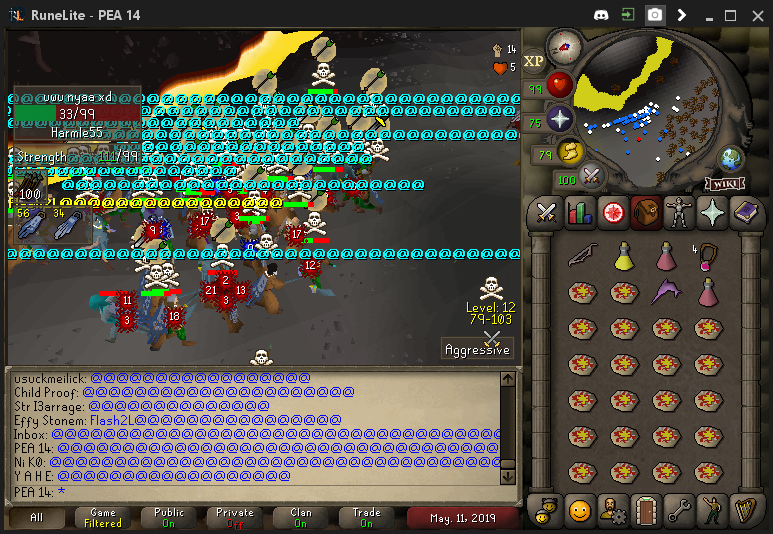The height and width of the screenshot is (534, 773).
Task: Click the special attack orb
Action: [593, 176]
